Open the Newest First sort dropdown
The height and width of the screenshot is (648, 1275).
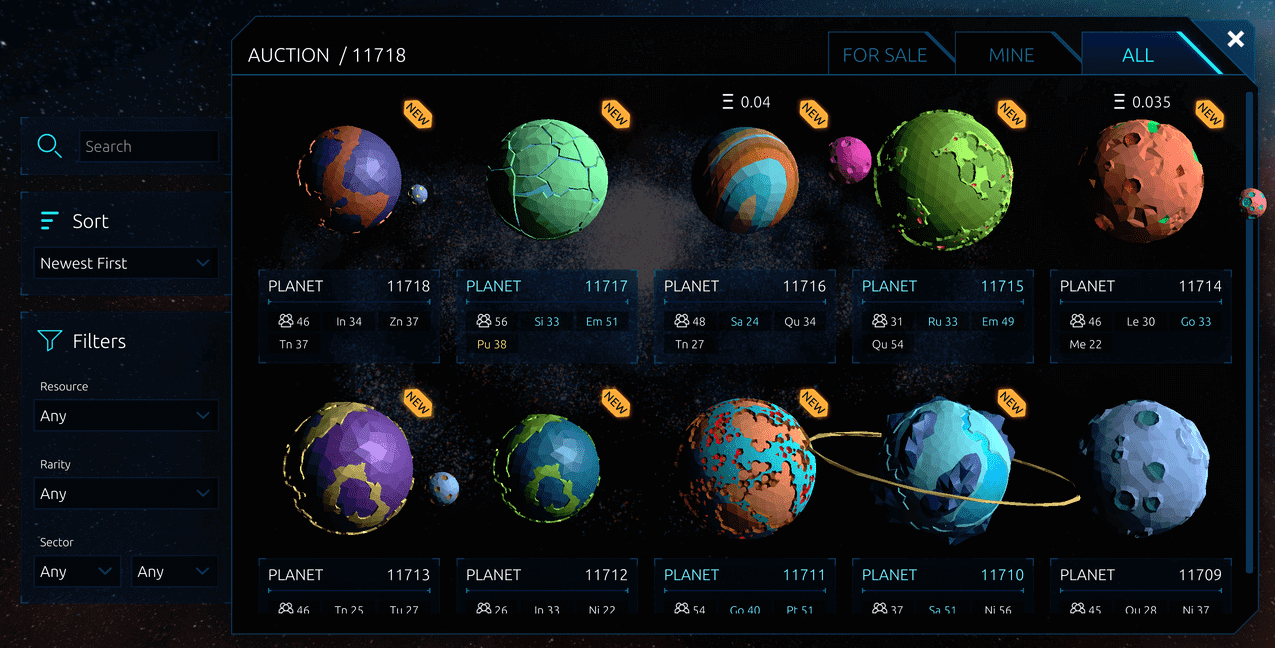(125, 263)
